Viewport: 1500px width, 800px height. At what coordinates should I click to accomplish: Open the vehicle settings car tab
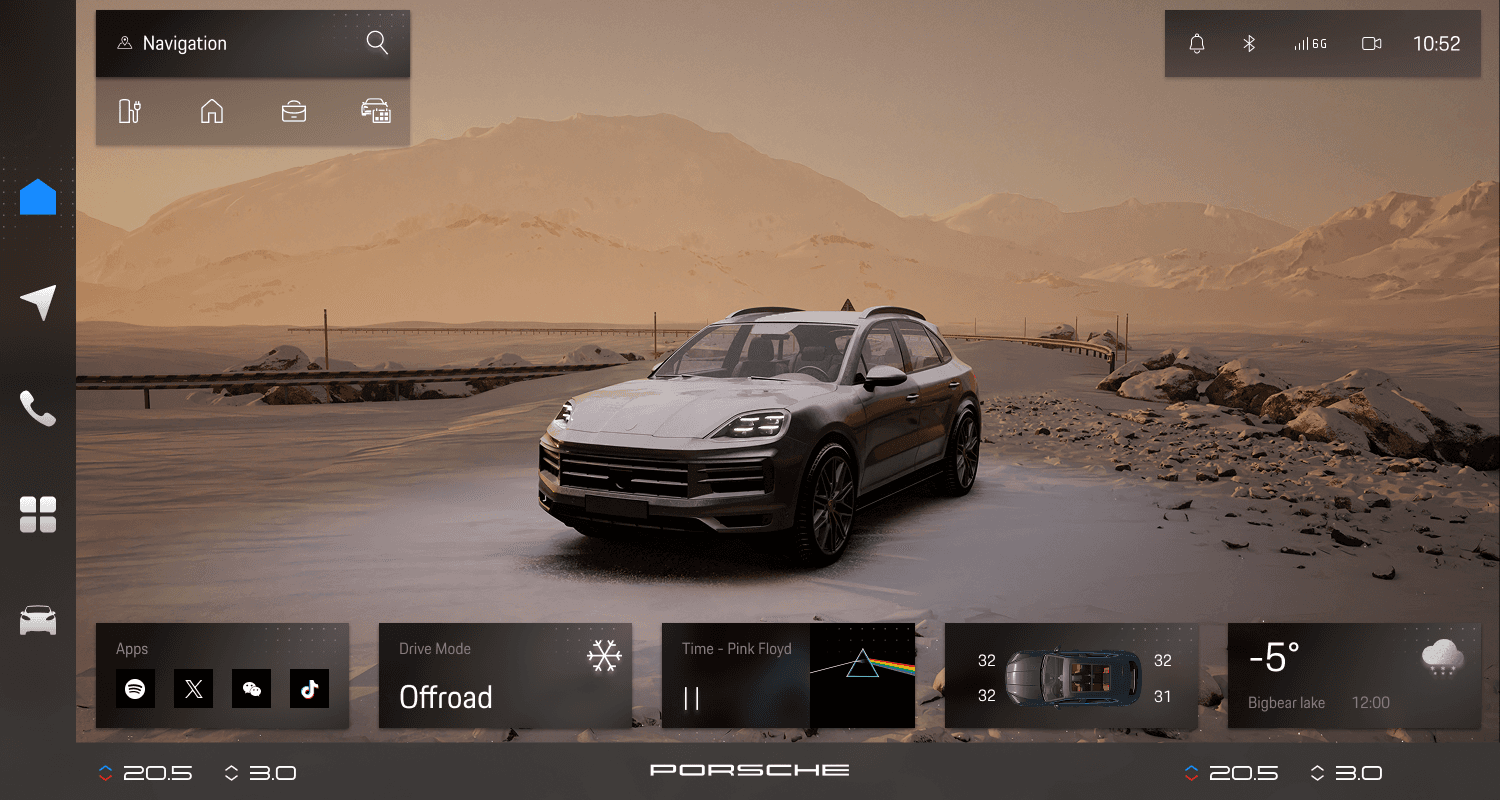[x=38, y=620]
